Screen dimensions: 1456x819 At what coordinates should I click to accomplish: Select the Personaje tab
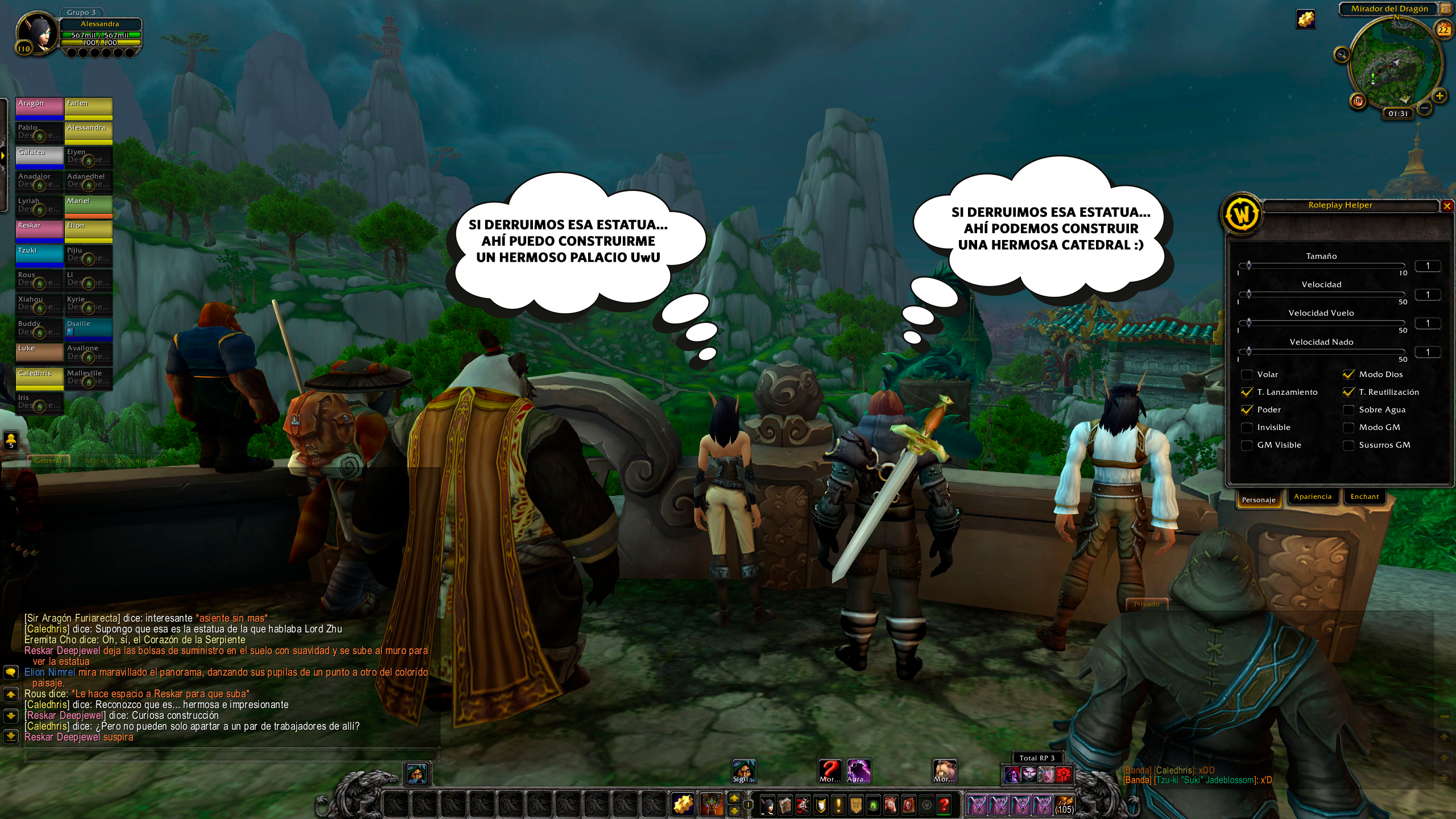click(x=1259, y=500)
